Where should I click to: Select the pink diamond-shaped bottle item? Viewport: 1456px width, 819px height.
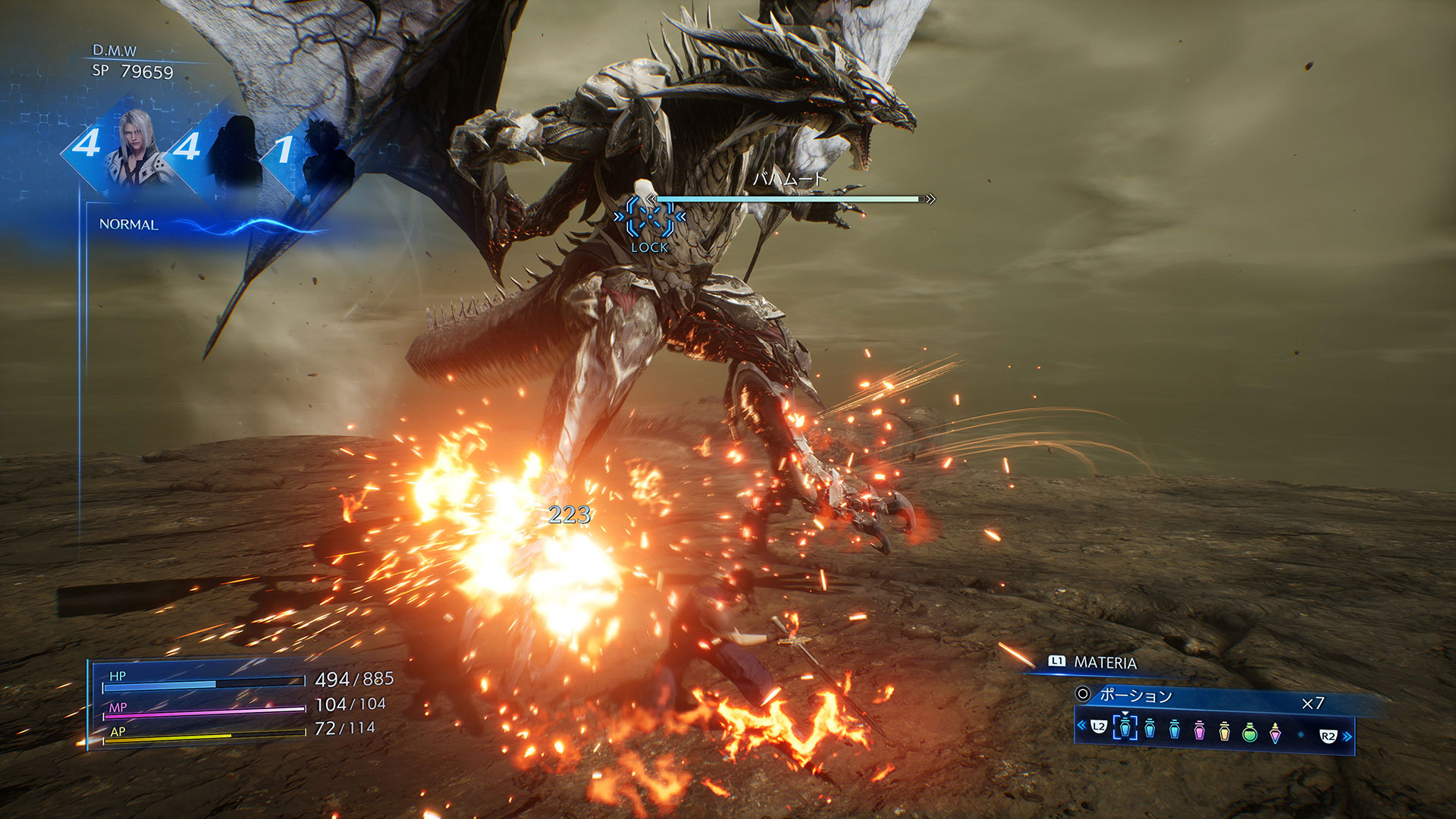(x=1276, y=733)
